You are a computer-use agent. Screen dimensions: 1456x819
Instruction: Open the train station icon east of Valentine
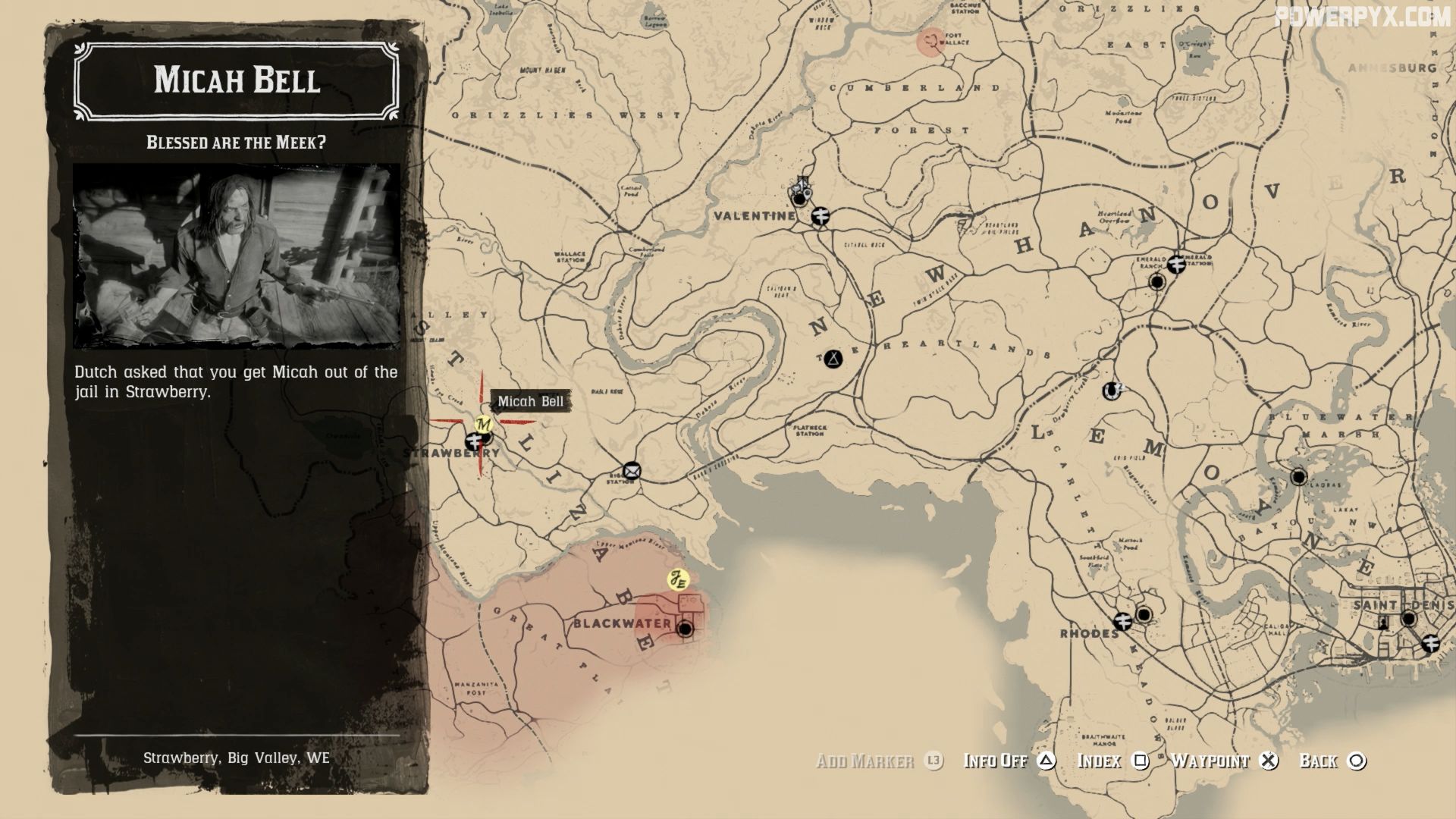tap(821, 217)
